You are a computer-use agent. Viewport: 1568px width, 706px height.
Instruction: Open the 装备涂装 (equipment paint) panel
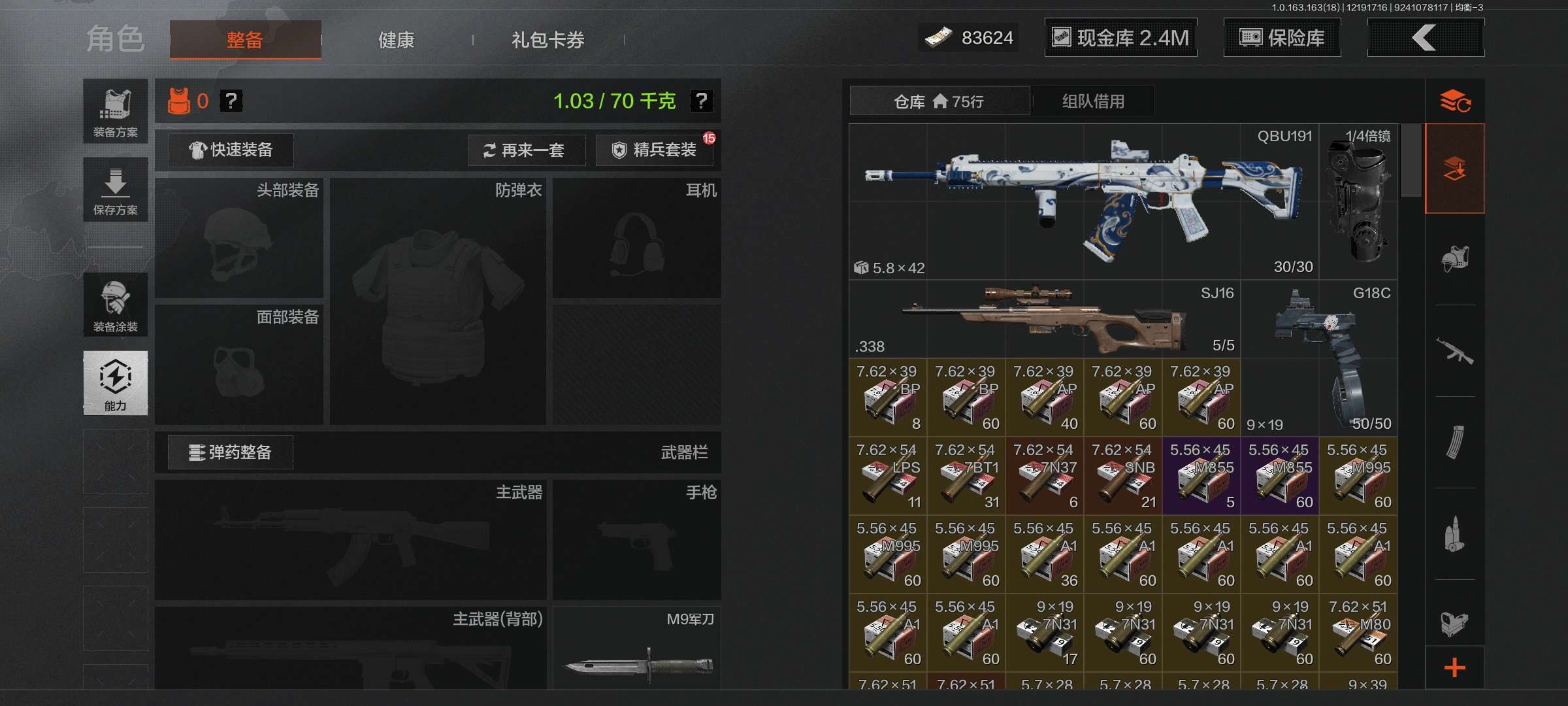pyautogui.click(x=115, y=305)
